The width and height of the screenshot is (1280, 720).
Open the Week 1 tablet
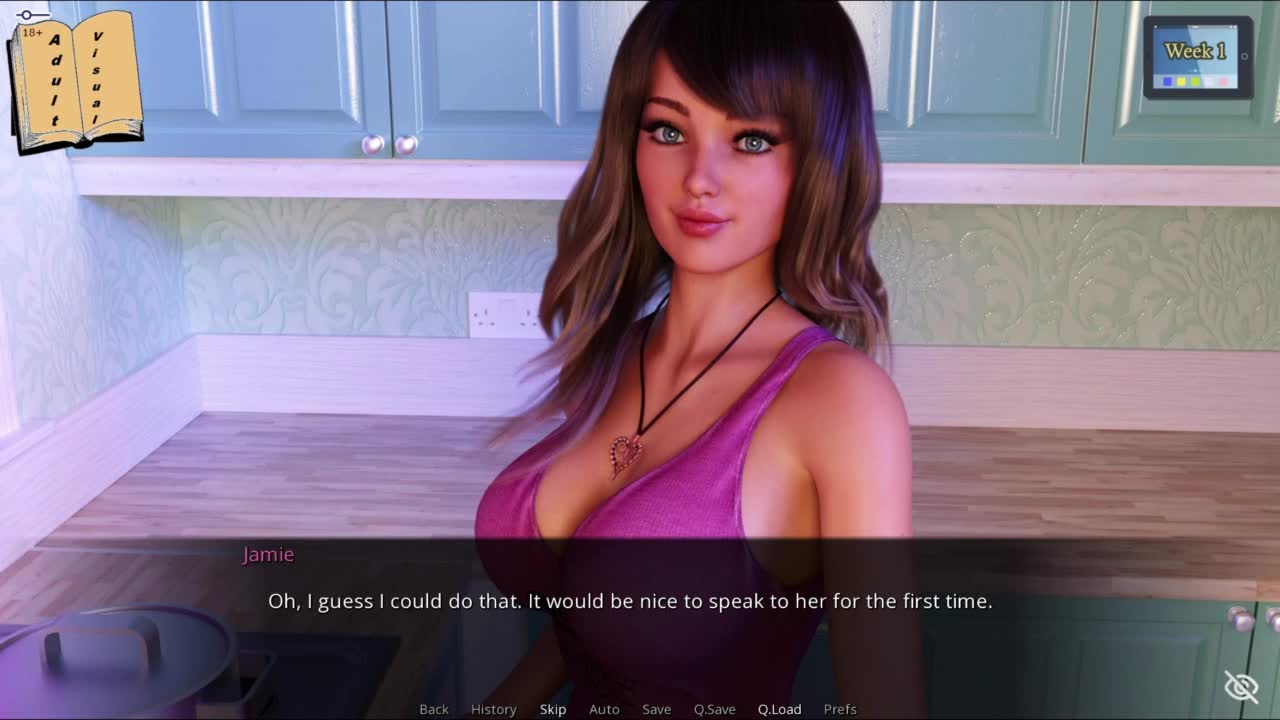point(1197,57)
